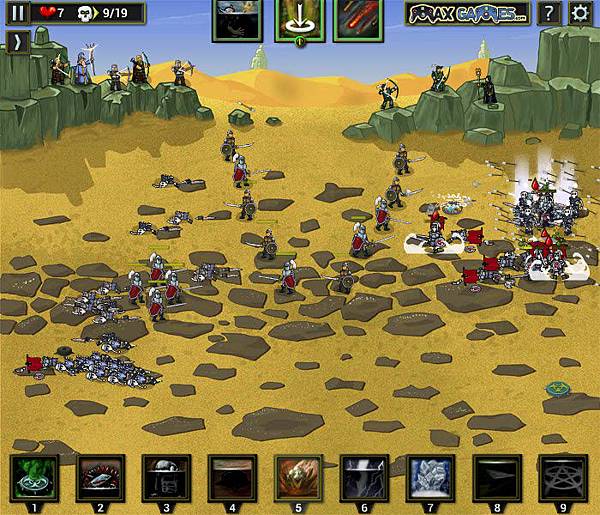Activate slot 5 red-highlighted spell
This screenshot has height=515, width=600.
point(298,477)
